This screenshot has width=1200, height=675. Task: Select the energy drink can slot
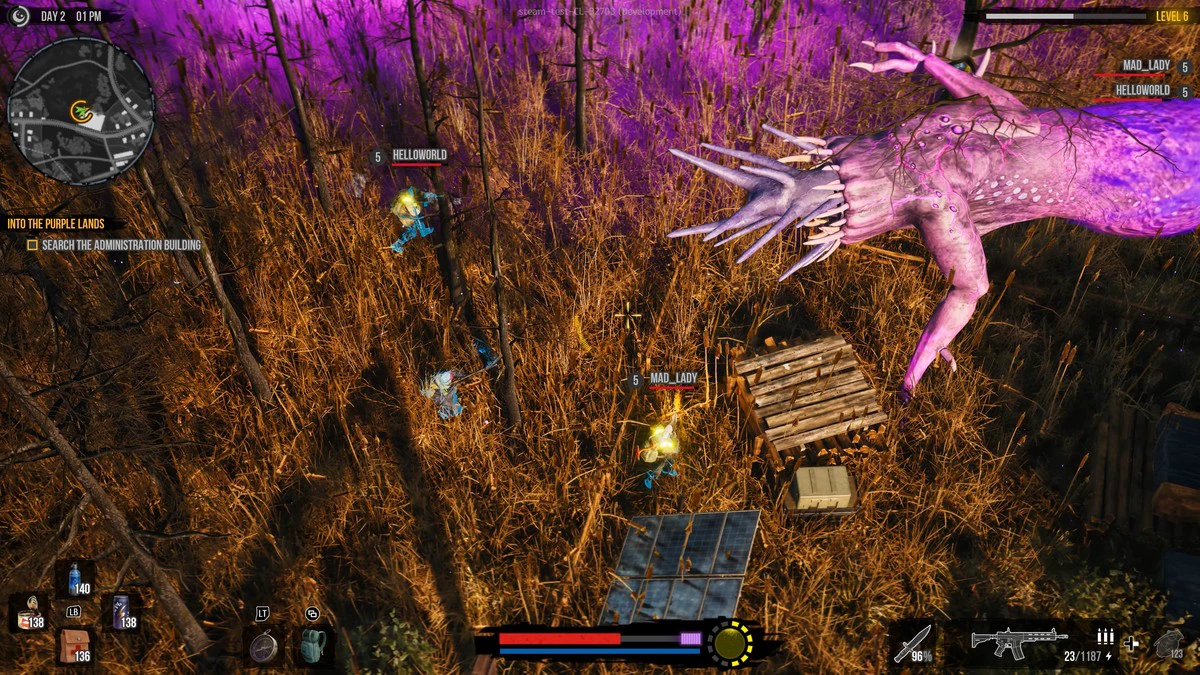point(123,611)
